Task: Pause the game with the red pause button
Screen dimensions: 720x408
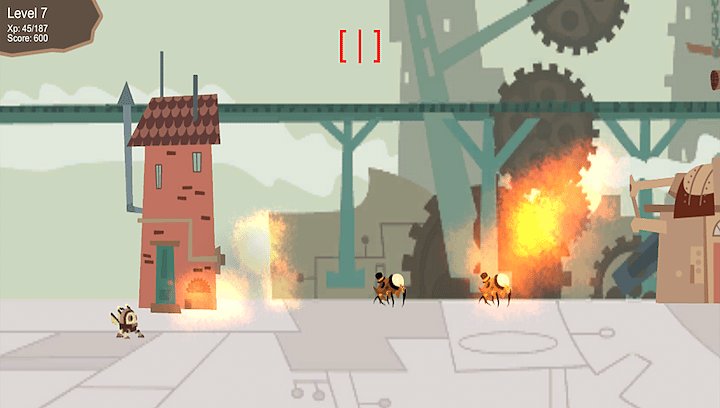Action: (360, 46)
